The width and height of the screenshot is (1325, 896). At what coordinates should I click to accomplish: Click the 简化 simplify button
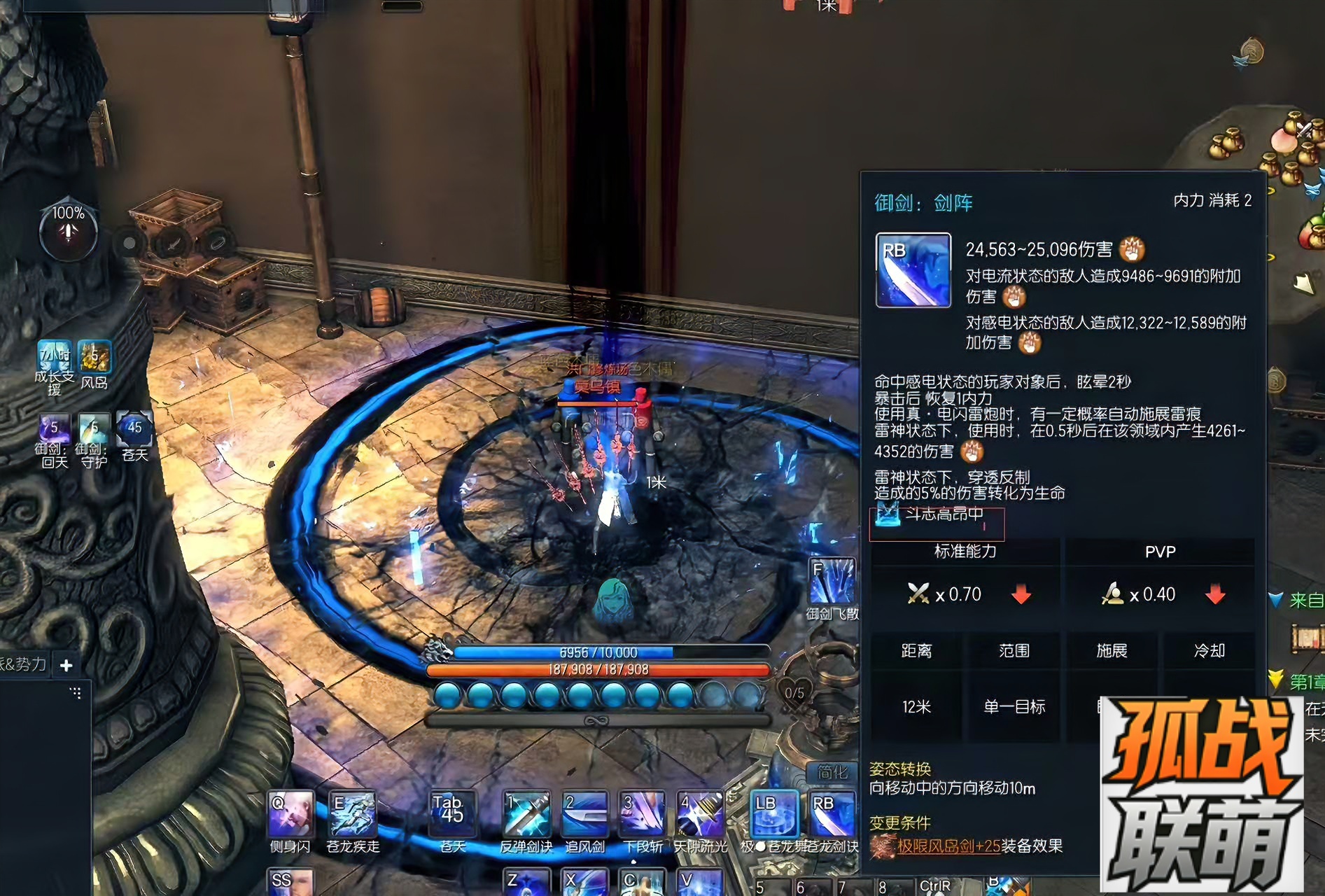tap(832, 772)
